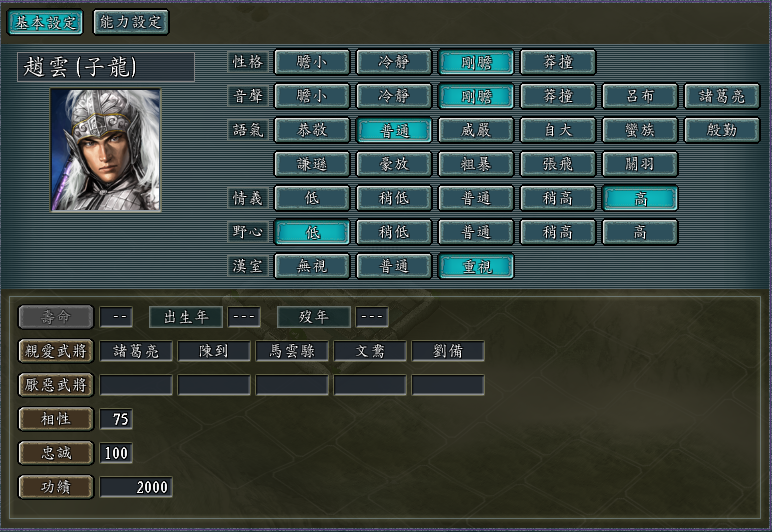The height and width of the screenshot is (532, 772).
Task: Set 性格 to 莽撞
Action: point(558,62)
